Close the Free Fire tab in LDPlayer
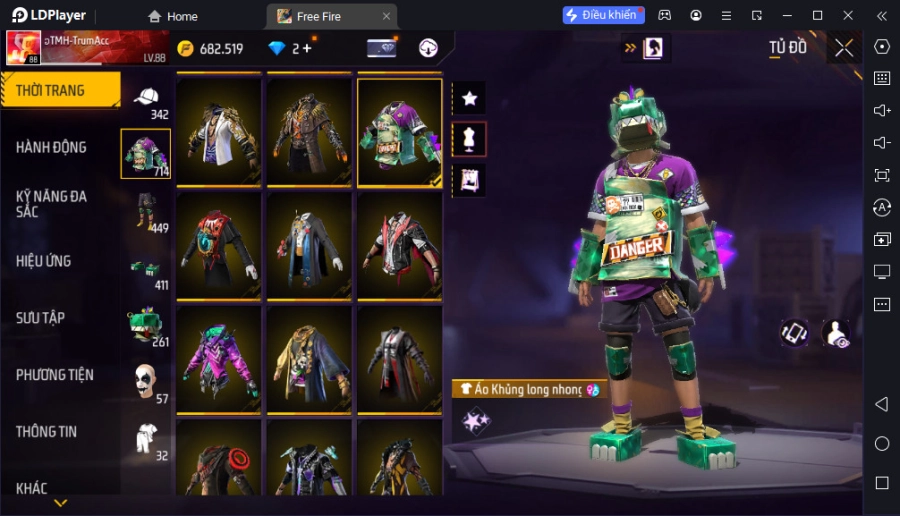This screenshot has width=900, height=516. point(387,16)
